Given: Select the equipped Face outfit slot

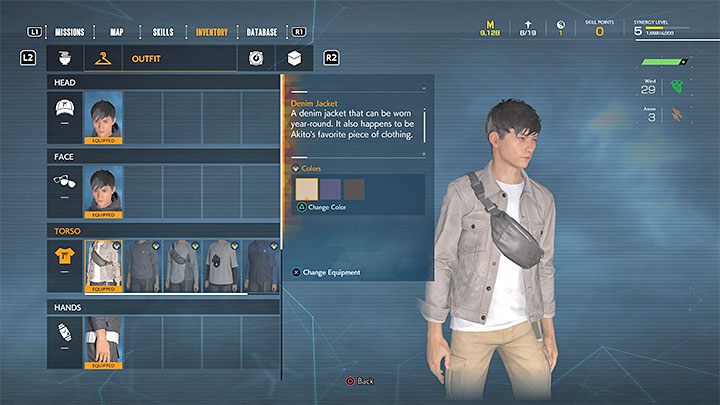Looking at the screenshot, I should pos(104,191).
